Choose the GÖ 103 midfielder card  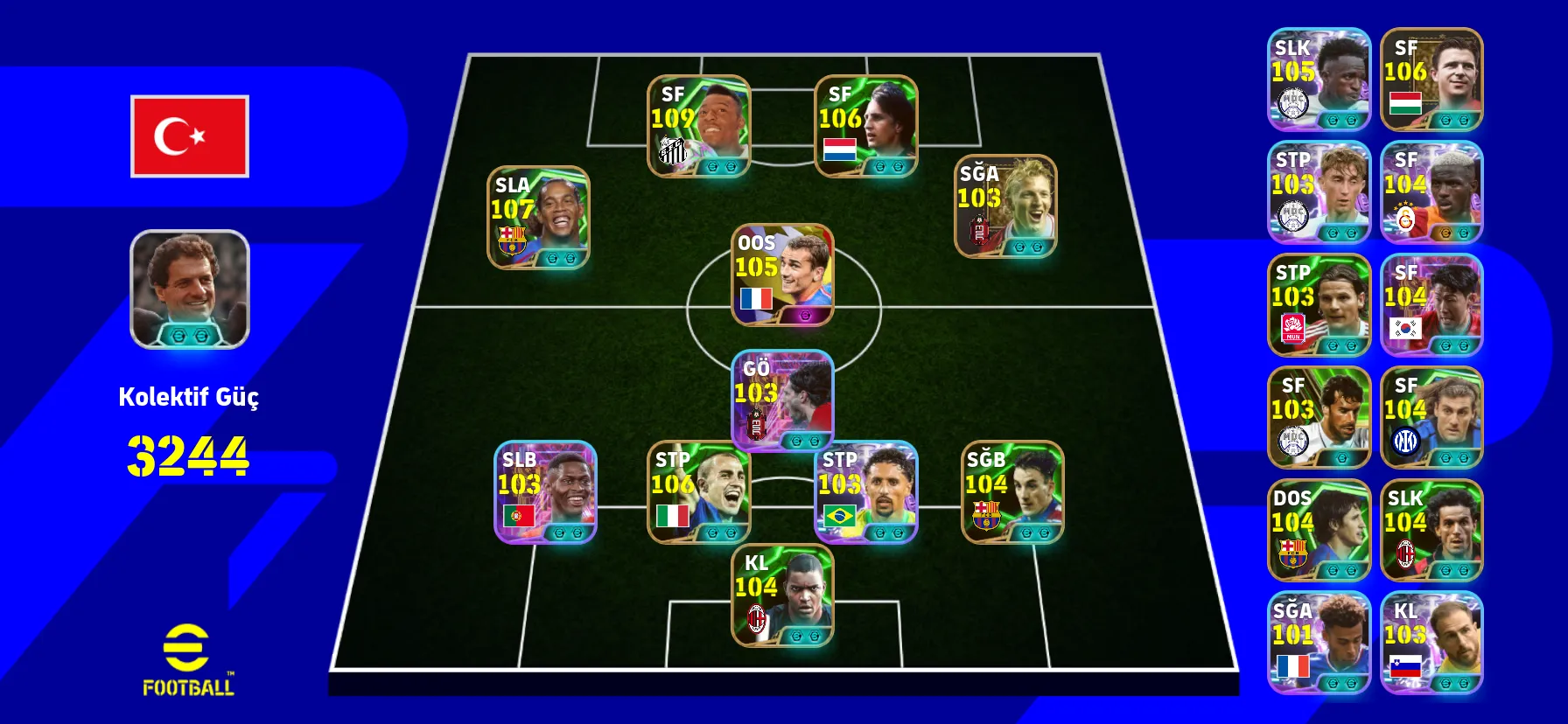[782, 400]
